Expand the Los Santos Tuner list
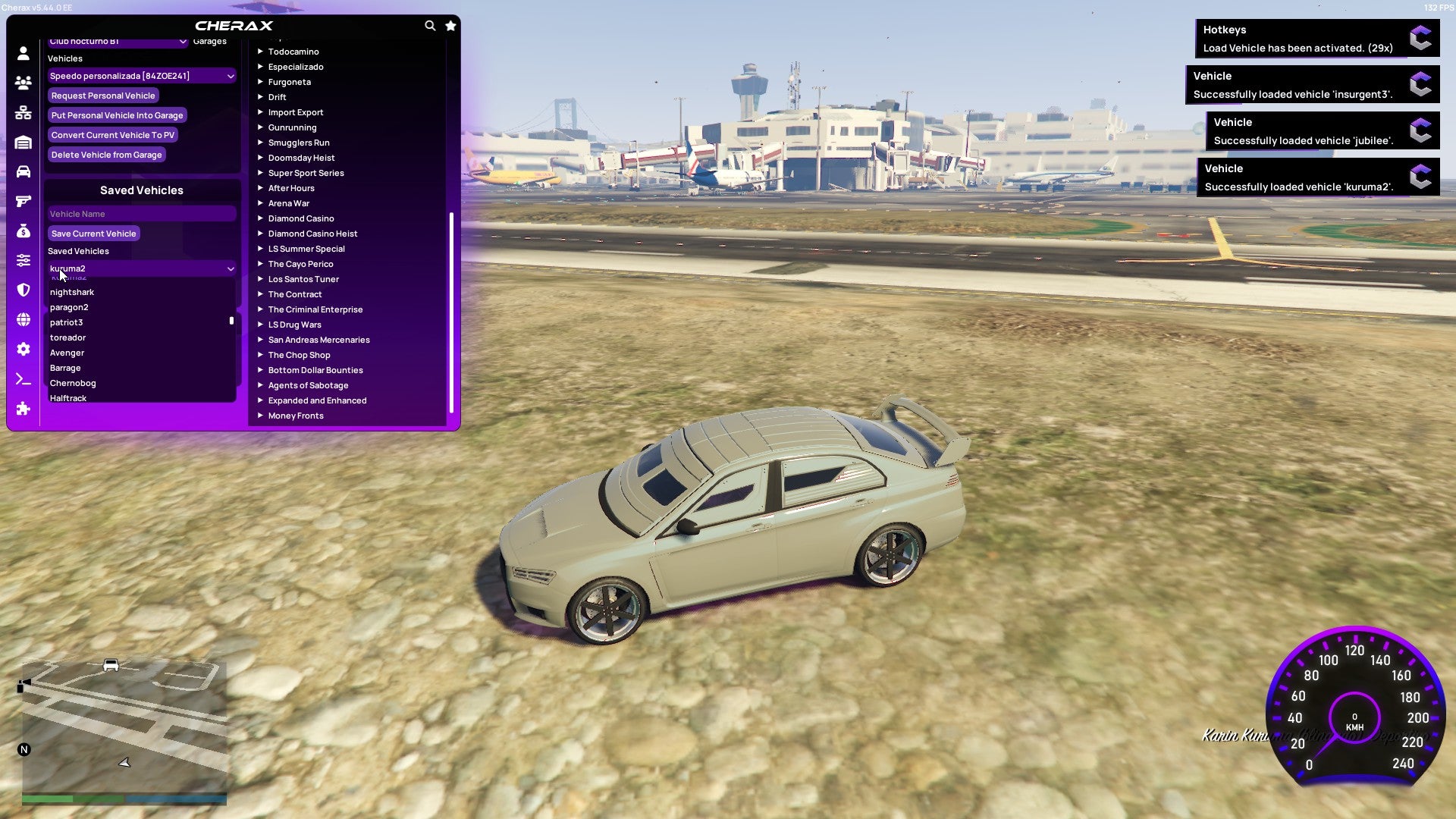Image resolution: width=1456 pixels, height=819 pixels. coord(303,278)
